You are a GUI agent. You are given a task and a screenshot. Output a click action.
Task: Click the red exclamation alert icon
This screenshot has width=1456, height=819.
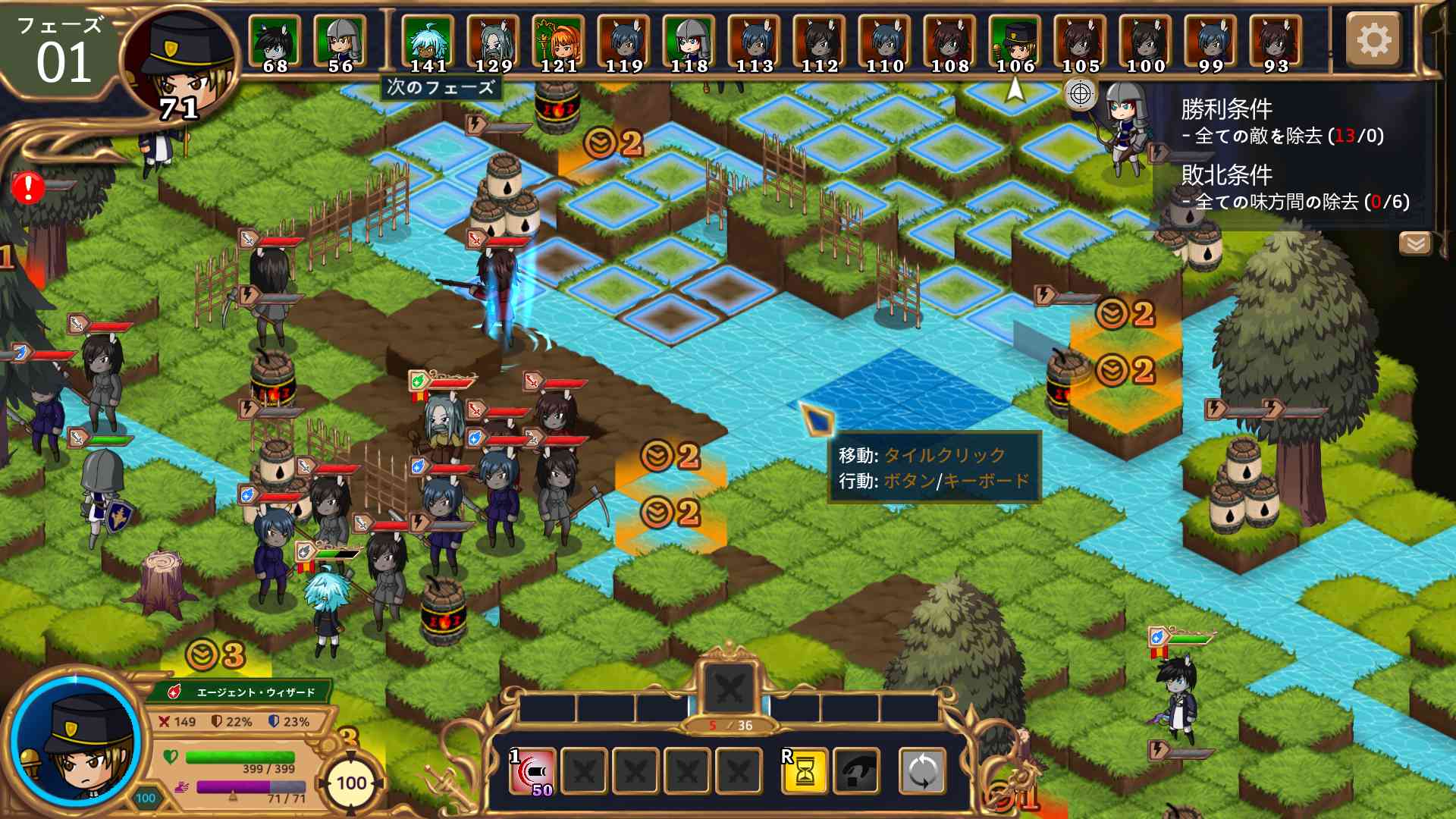tap(28, 187)
